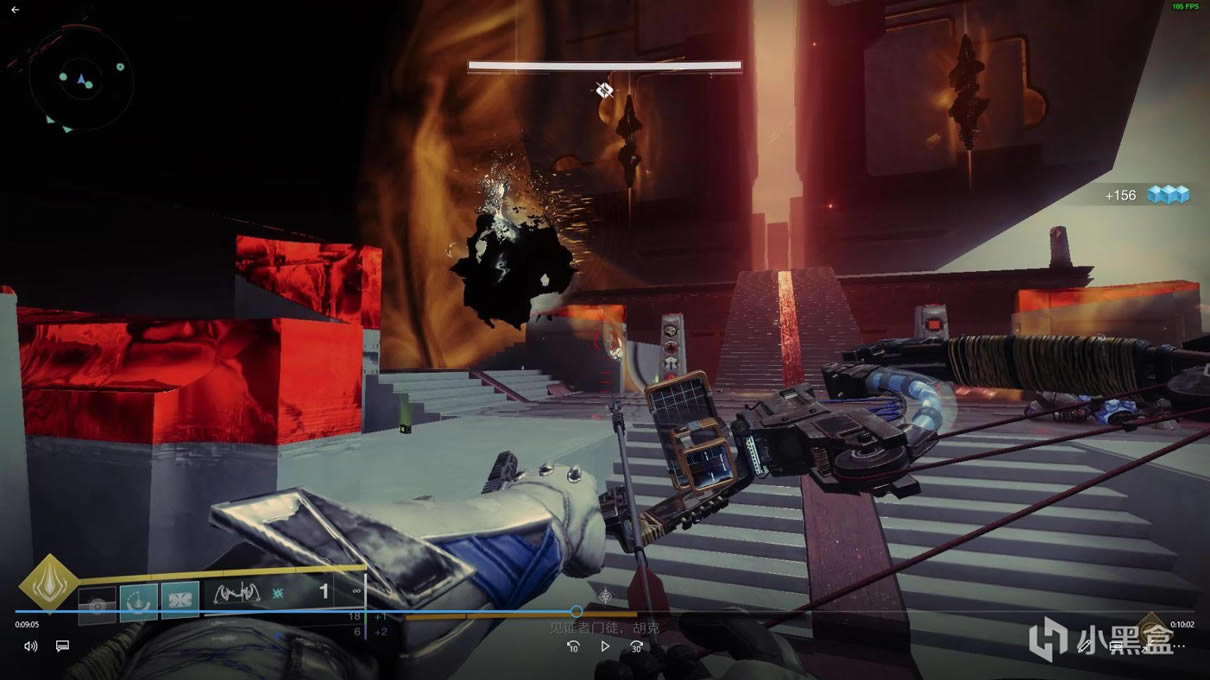Skip the video forward 30 seconds

pos(636,646)
